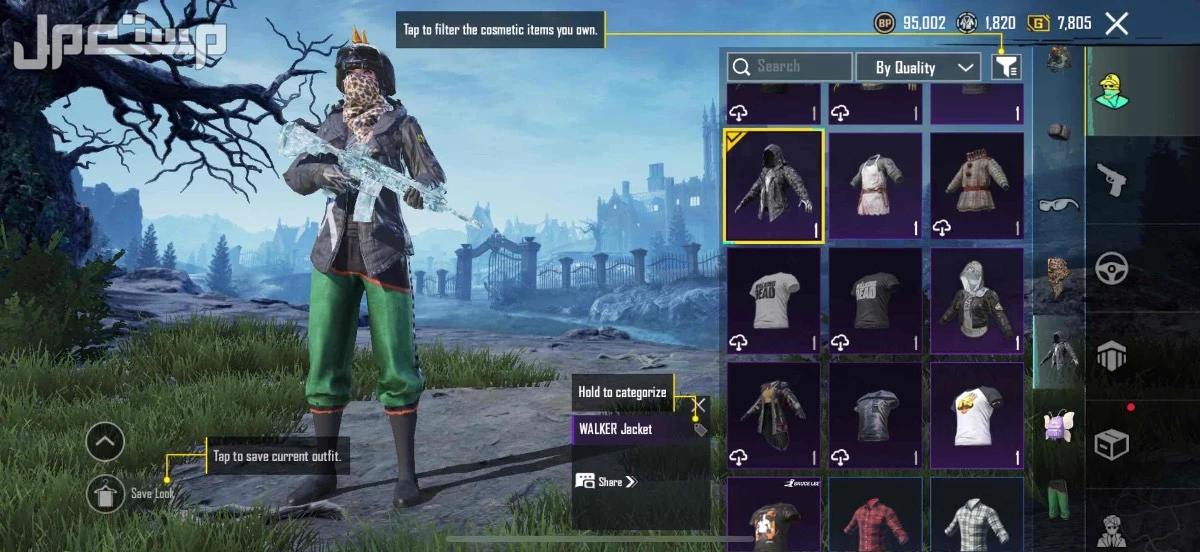Open the By Quality sort dropdown
The width and height of the screenshot is (1200, 552).
click(918, 67)
